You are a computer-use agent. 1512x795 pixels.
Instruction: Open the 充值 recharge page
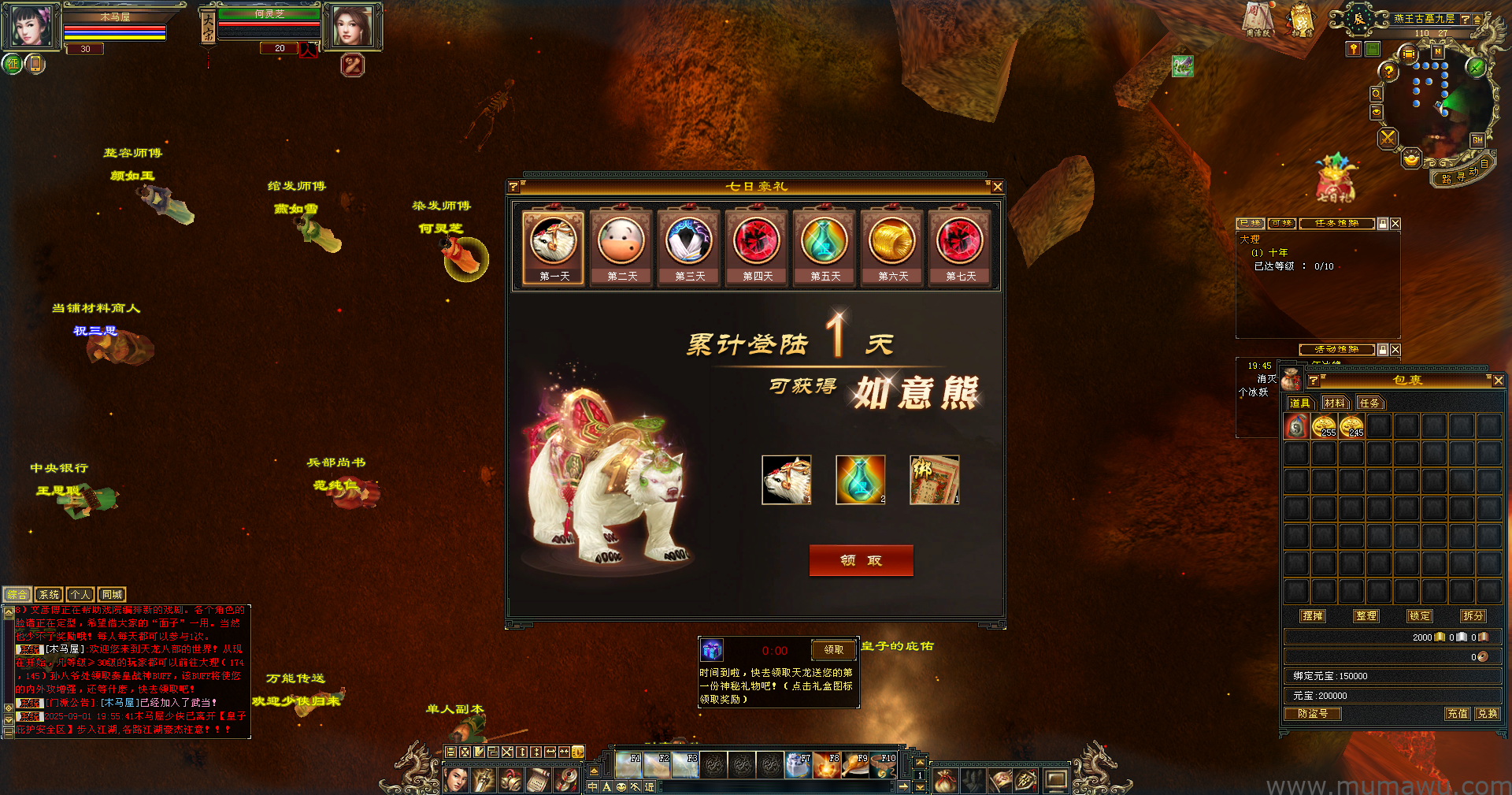(x=1458, y=714)
